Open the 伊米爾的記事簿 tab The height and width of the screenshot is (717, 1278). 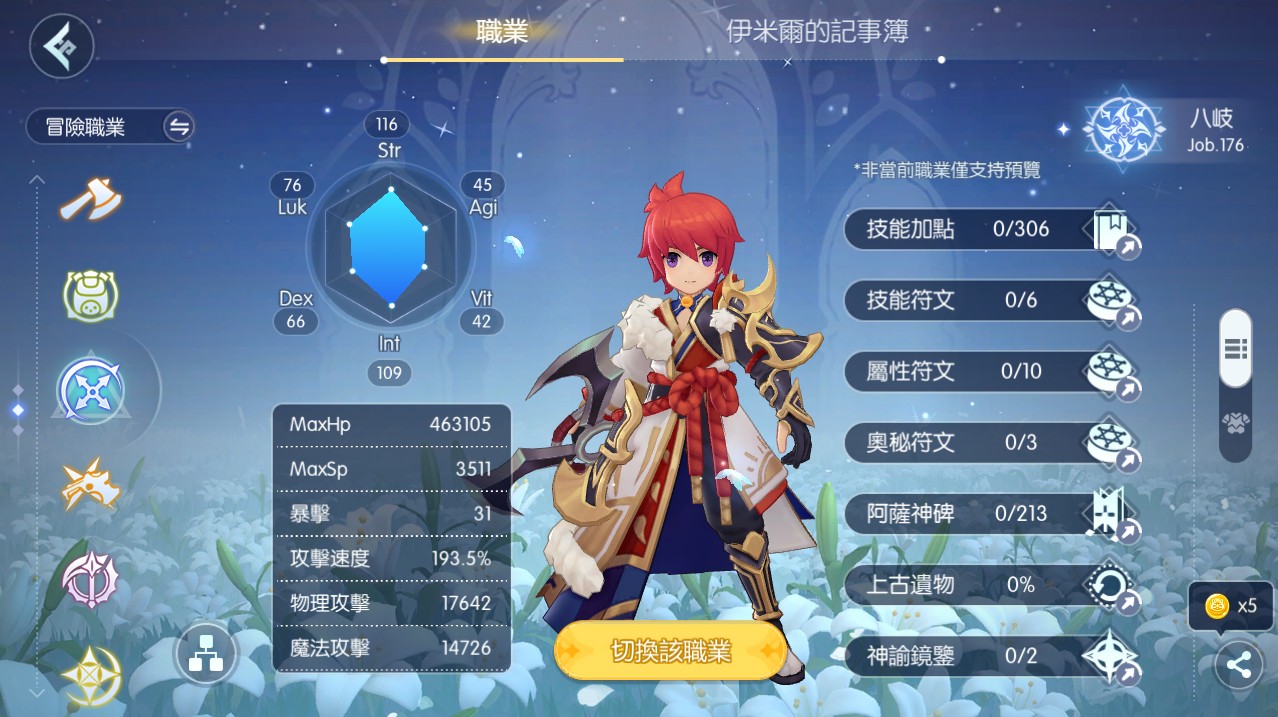pyautogui.click(x=817, y=32)
